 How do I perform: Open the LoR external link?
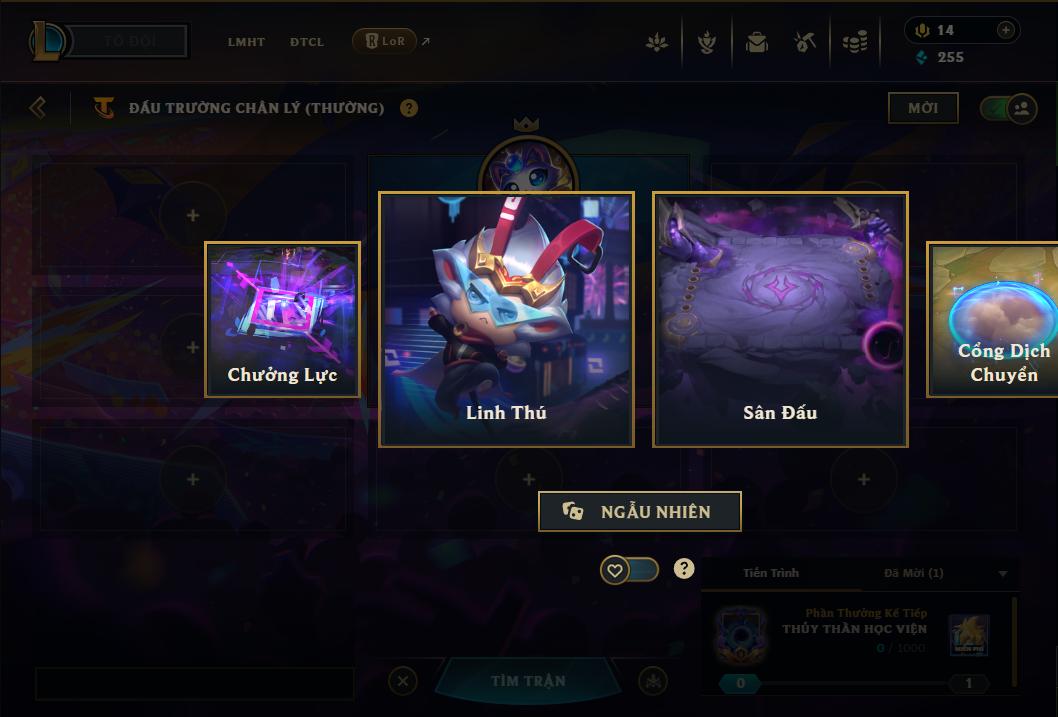point(392,42)
